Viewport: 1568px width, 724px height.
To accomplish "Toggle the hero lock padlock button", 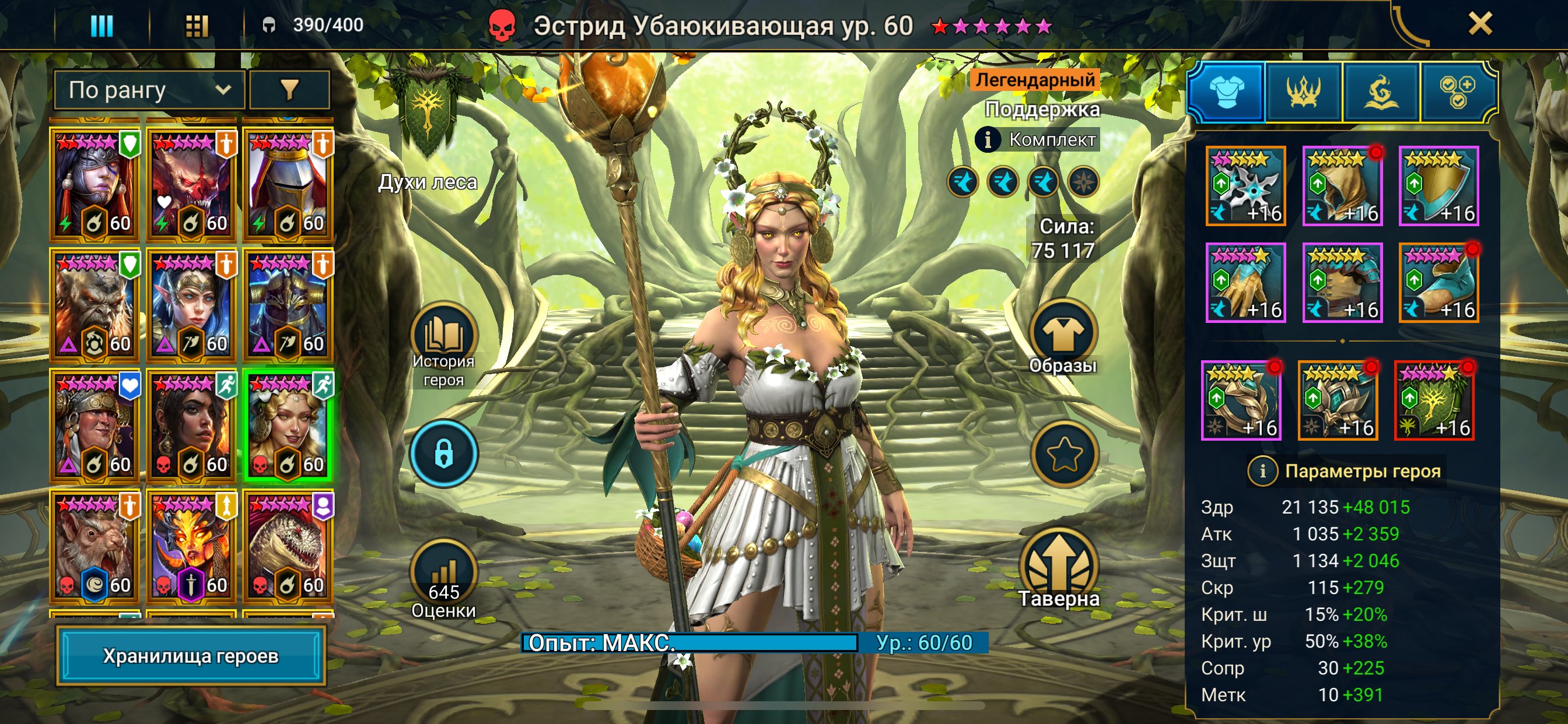I will pos(444,454).
